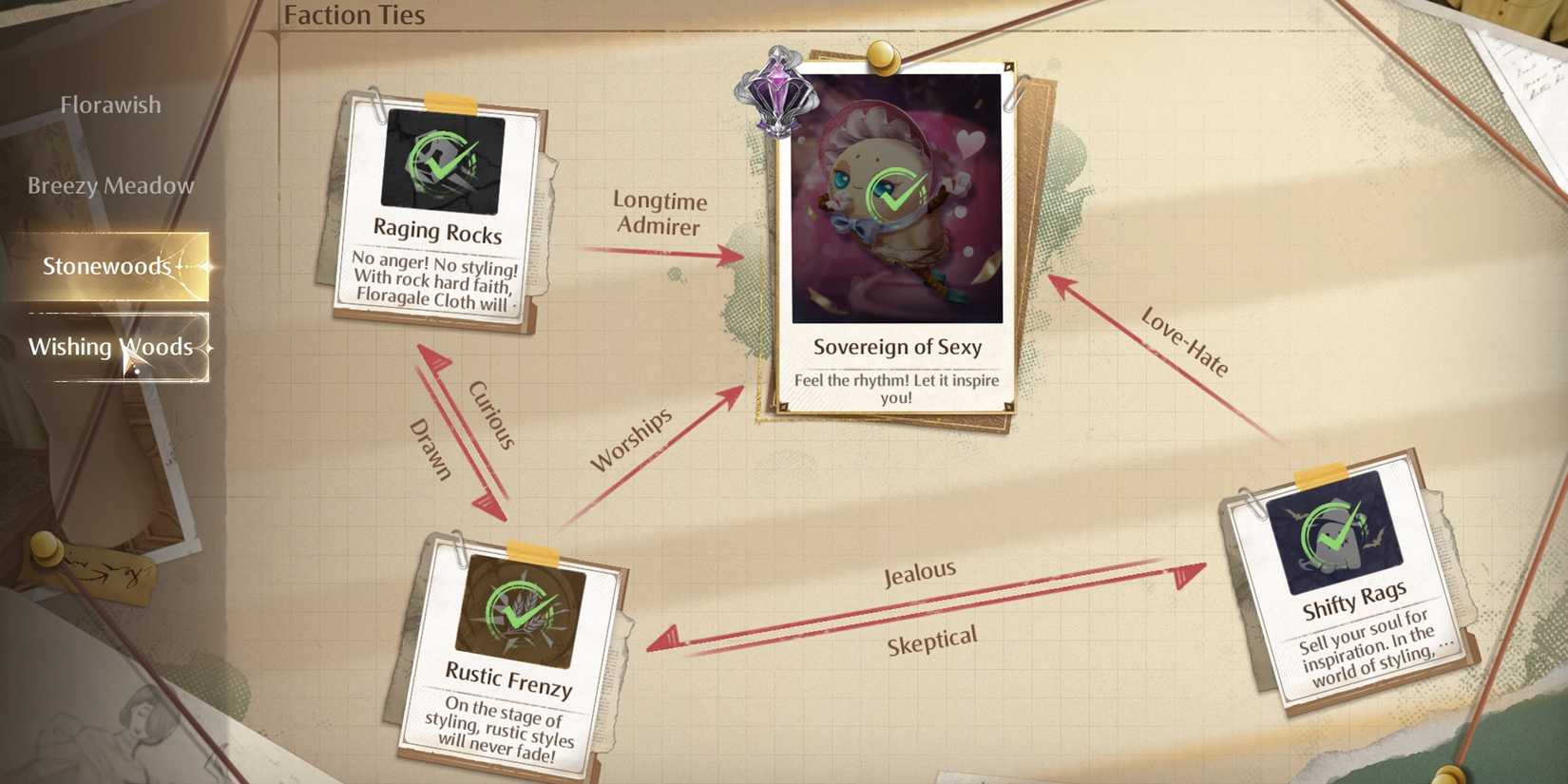The image size is (1568, 784).
Task: Open the Faction Ties header section
Action: 354,15
